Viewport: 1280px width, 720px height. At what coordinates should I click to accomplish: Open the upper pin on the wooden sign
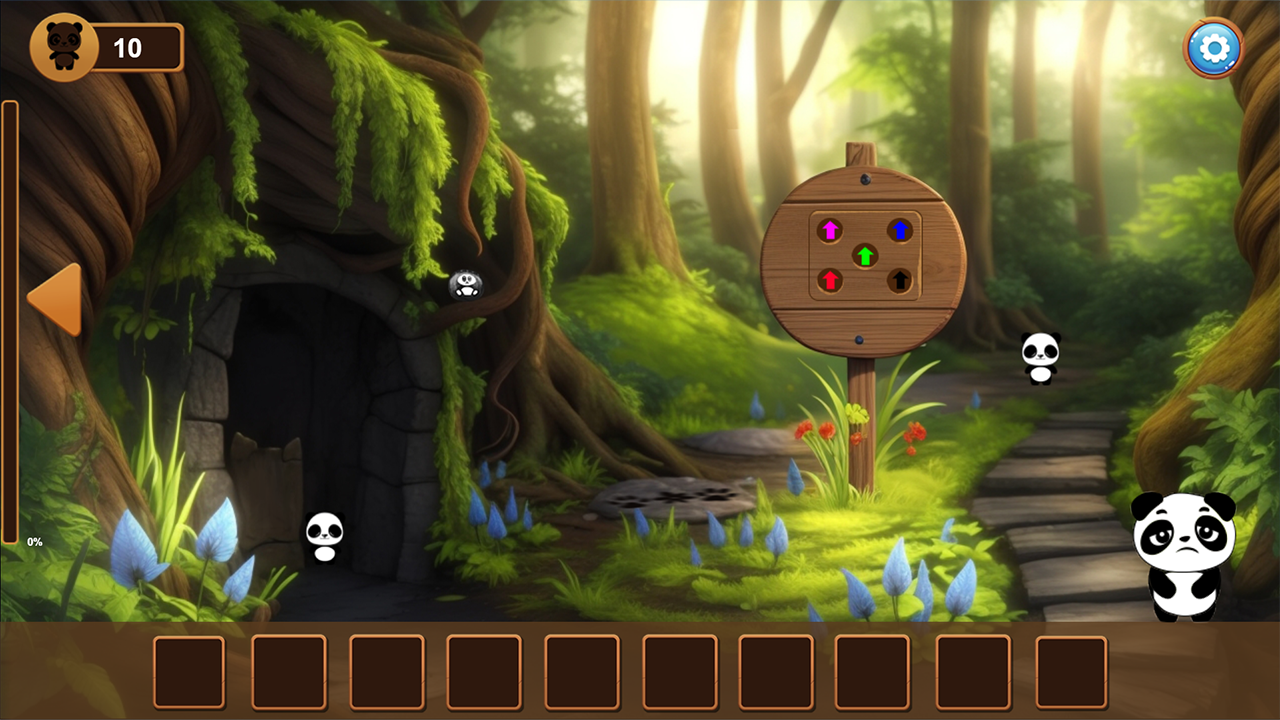point(865,177)
